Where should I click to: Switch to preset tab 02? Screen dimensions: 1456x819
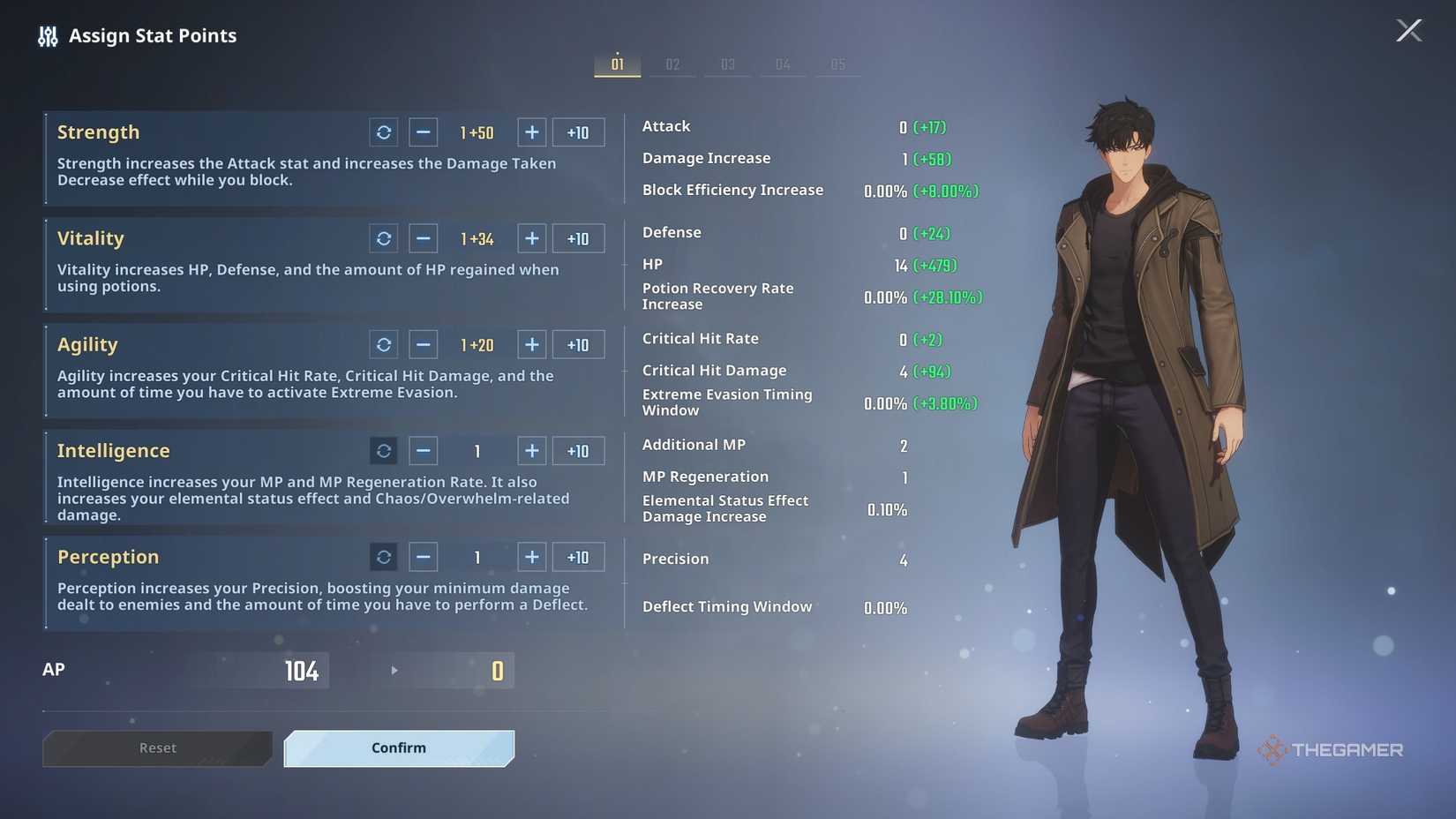click(x=672, y=64)
